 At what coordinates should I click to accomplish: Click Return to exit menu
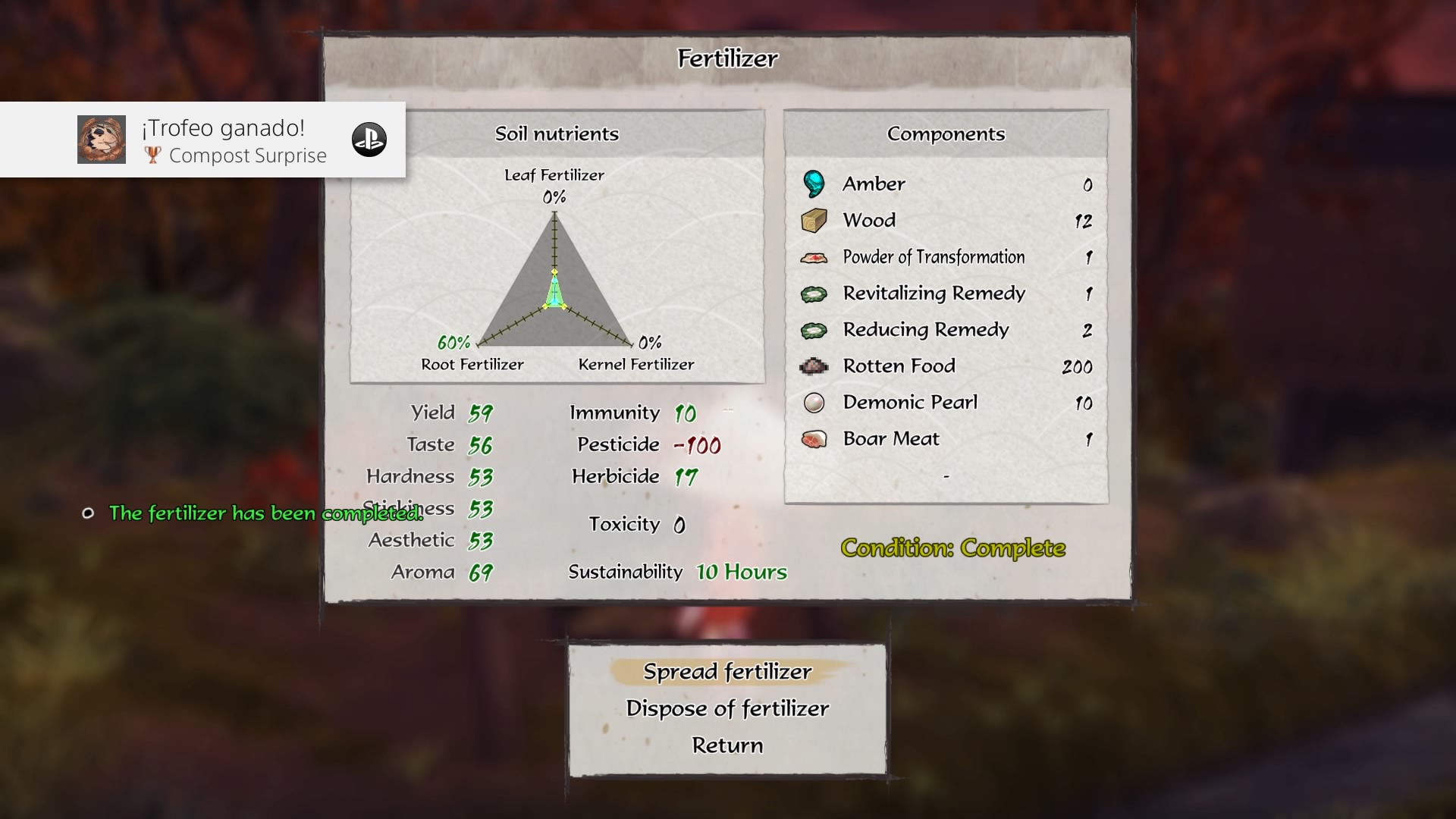tap(727, 745)
